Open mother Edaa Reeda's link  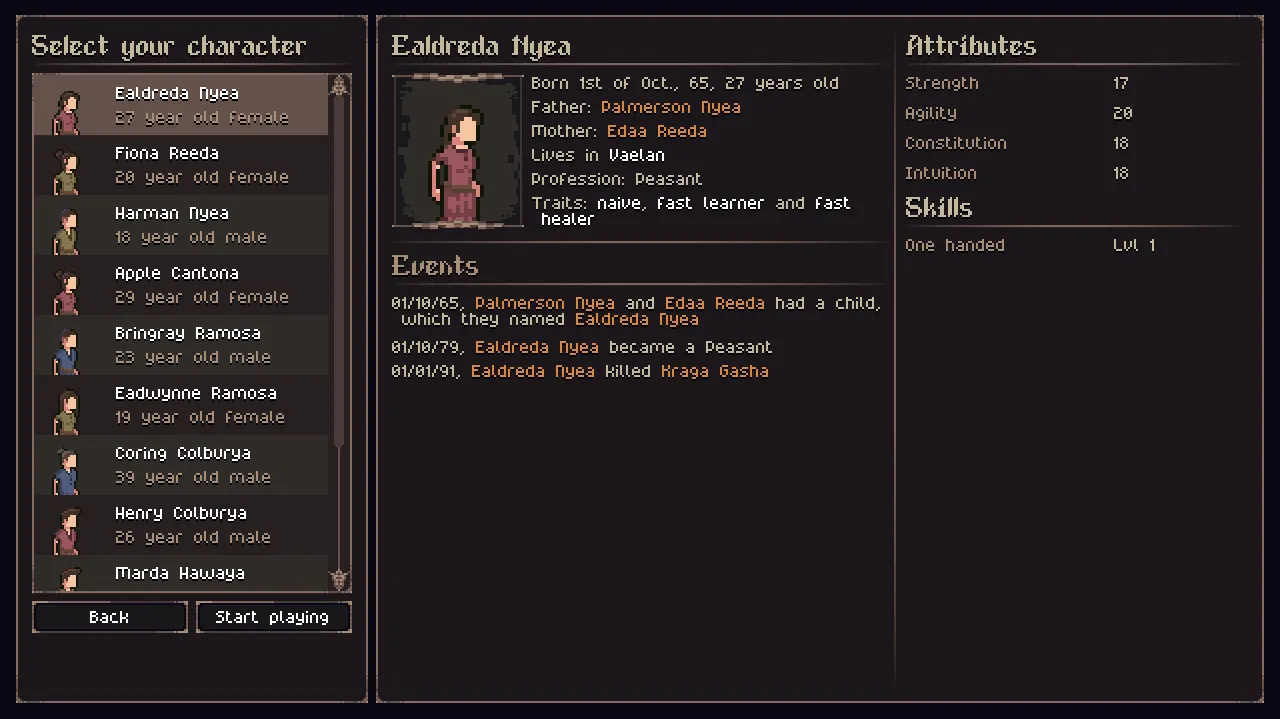[x=656, y=131]
